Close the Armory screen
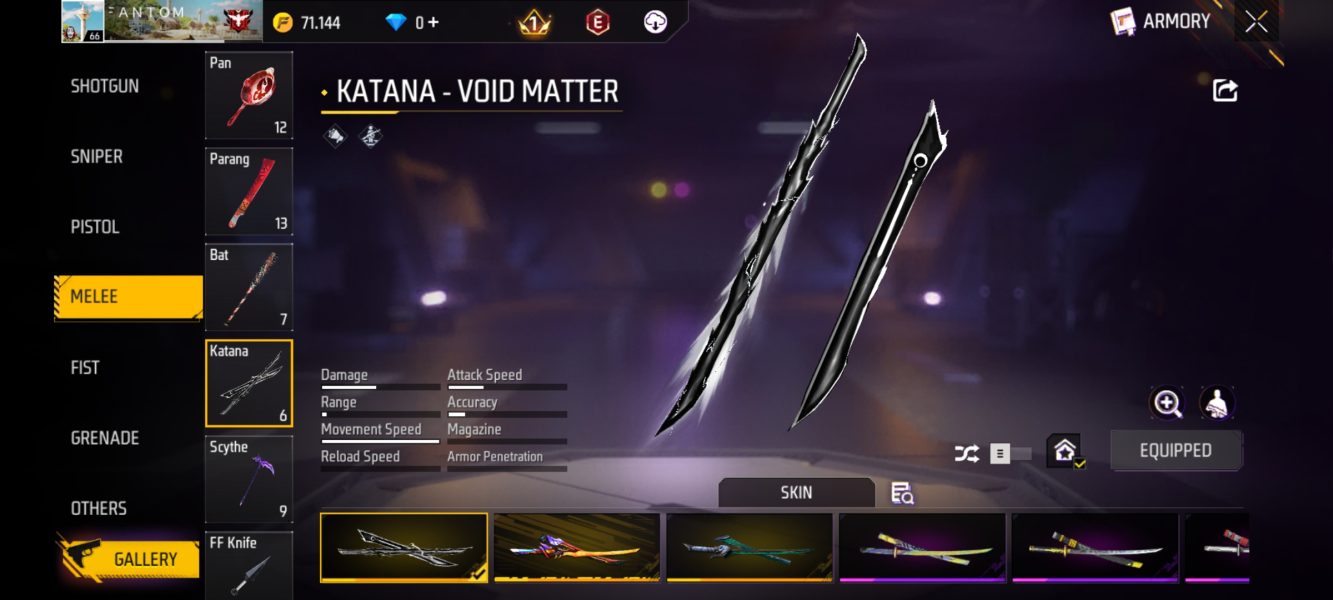This screenshot has width=1333, height=600. coord(1256,21)
